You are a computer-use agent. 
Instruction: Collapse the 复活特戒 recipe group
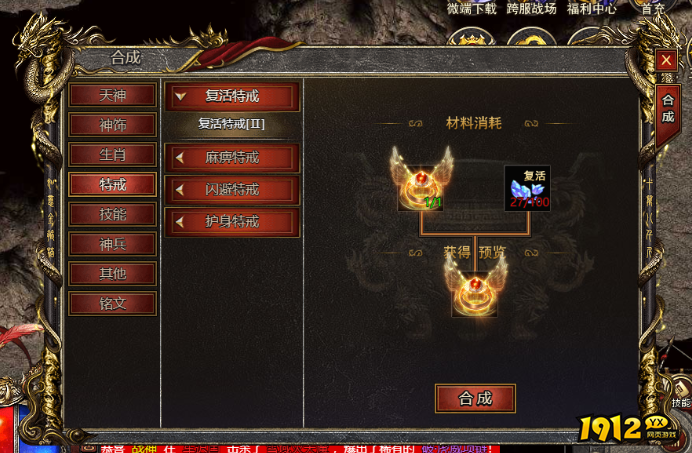tap(231, 97)
